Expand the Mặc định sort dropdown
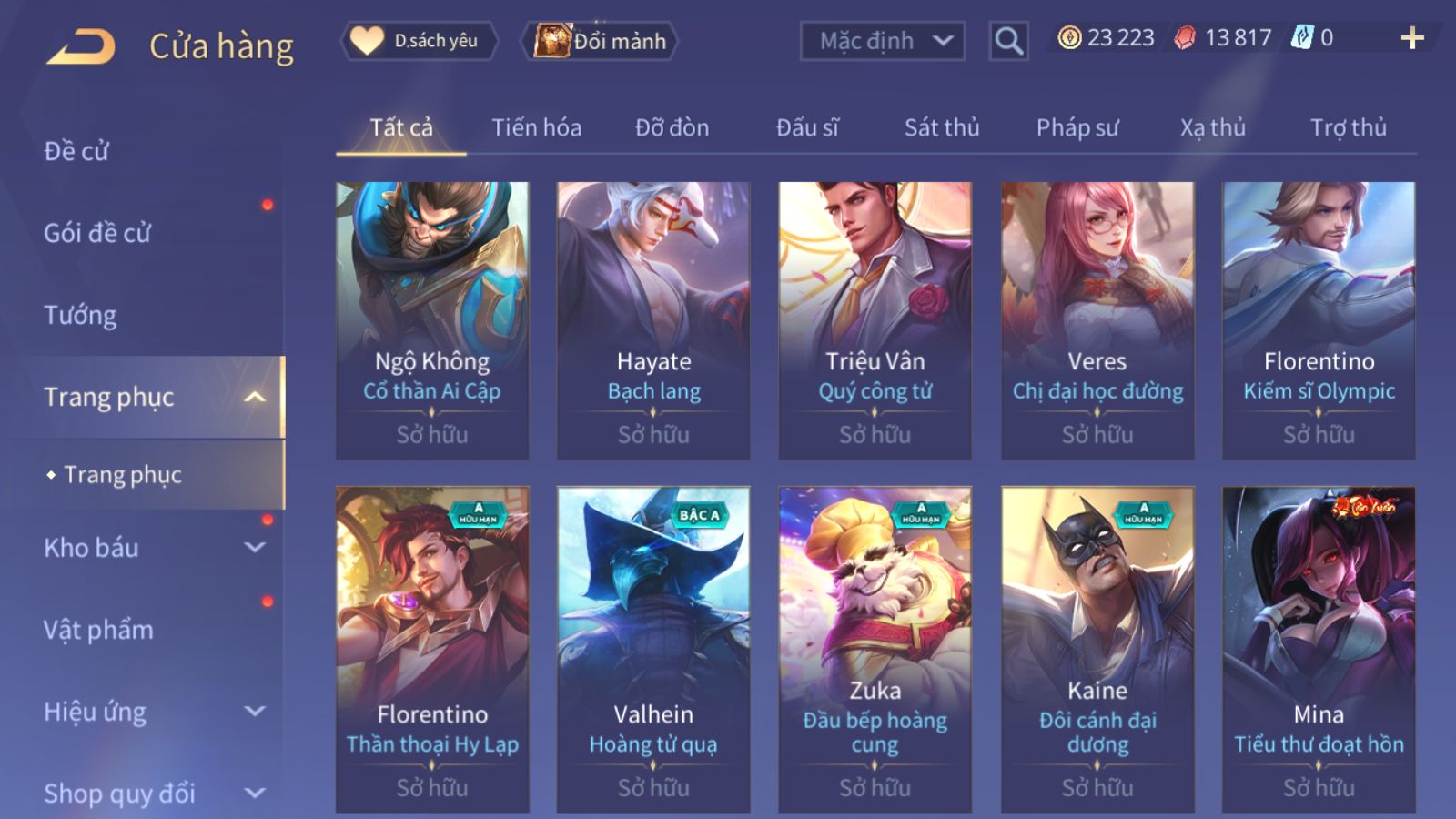1456x819 pixels. [x=882, y=41]
